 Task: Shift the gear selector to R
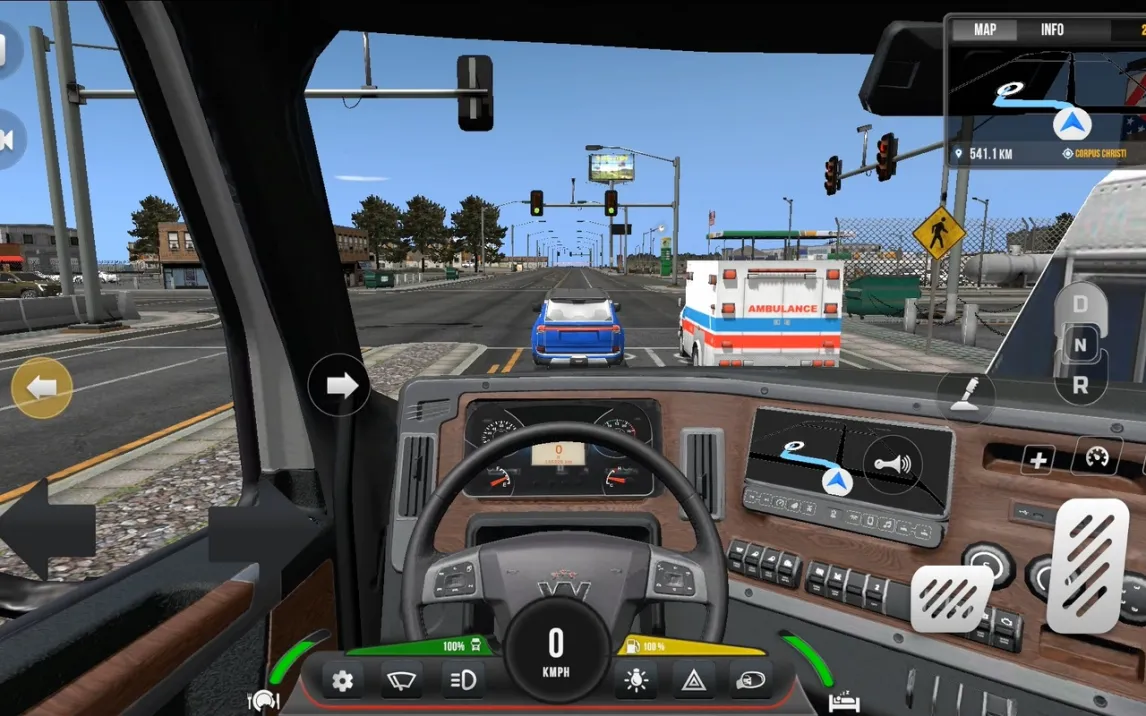[1080, 384]
